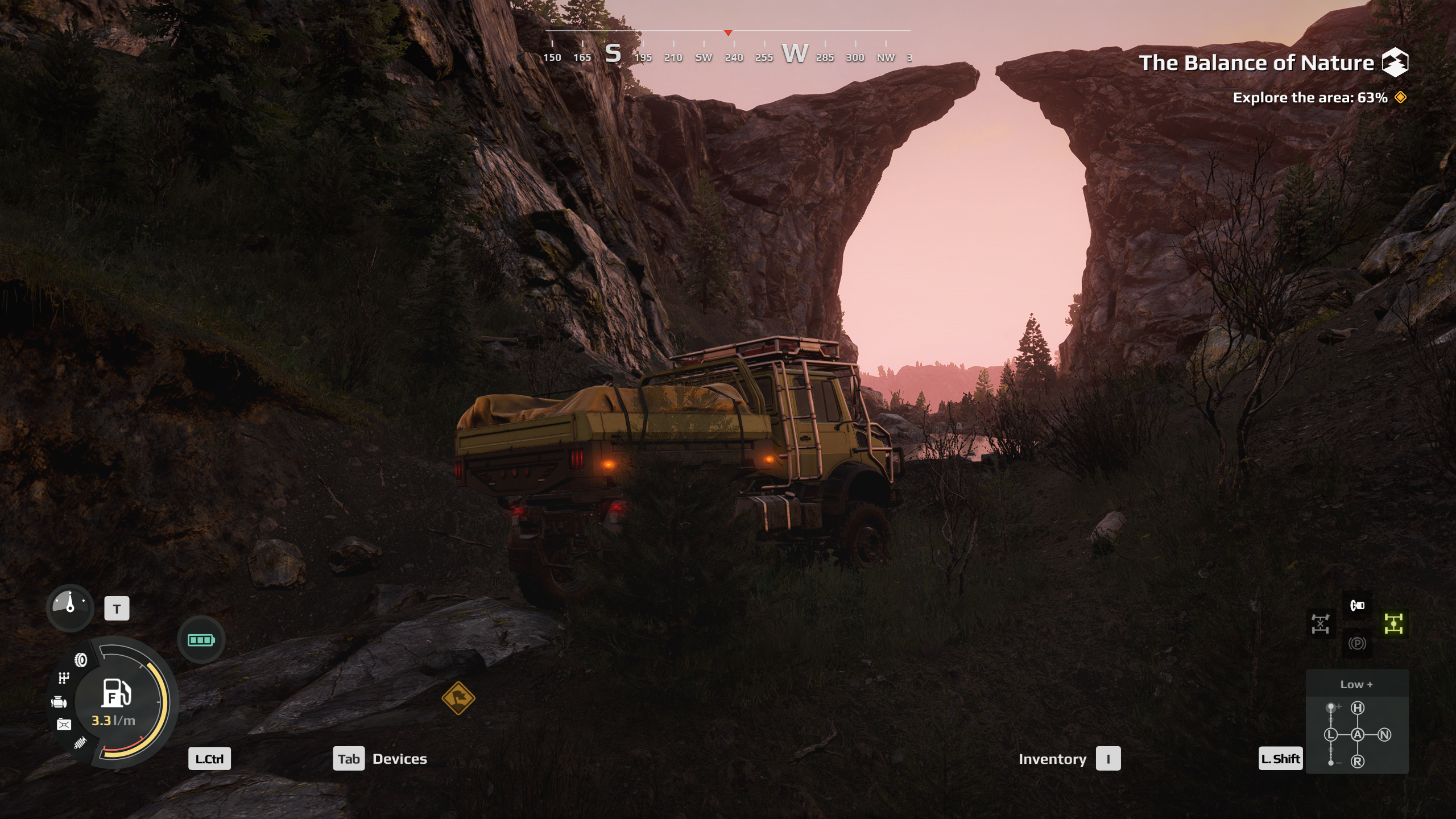Switch to Auto gear A
This screenshot has width=1456, height=819.
click(1358, 735)
